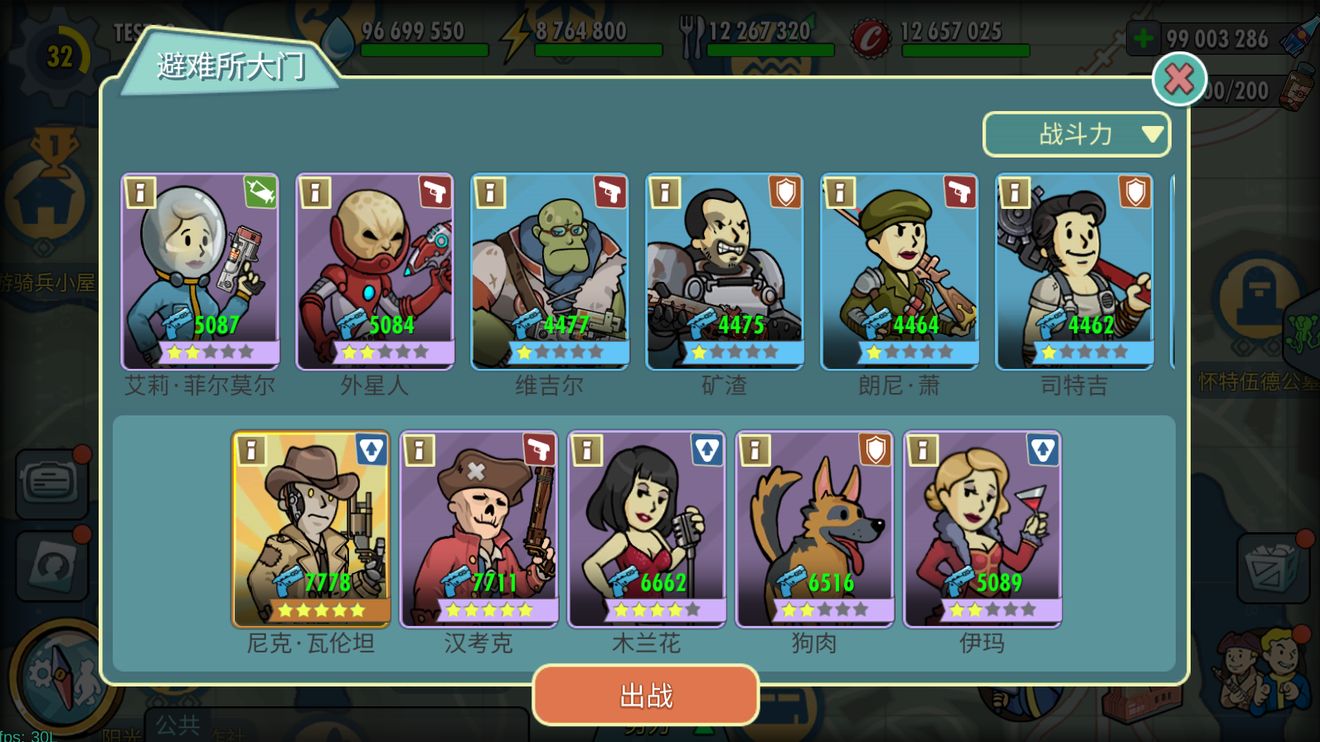Screen dimensions: 1320x742
Task: Click the green plus next to the caps counter
Action: coord(1141,38)
